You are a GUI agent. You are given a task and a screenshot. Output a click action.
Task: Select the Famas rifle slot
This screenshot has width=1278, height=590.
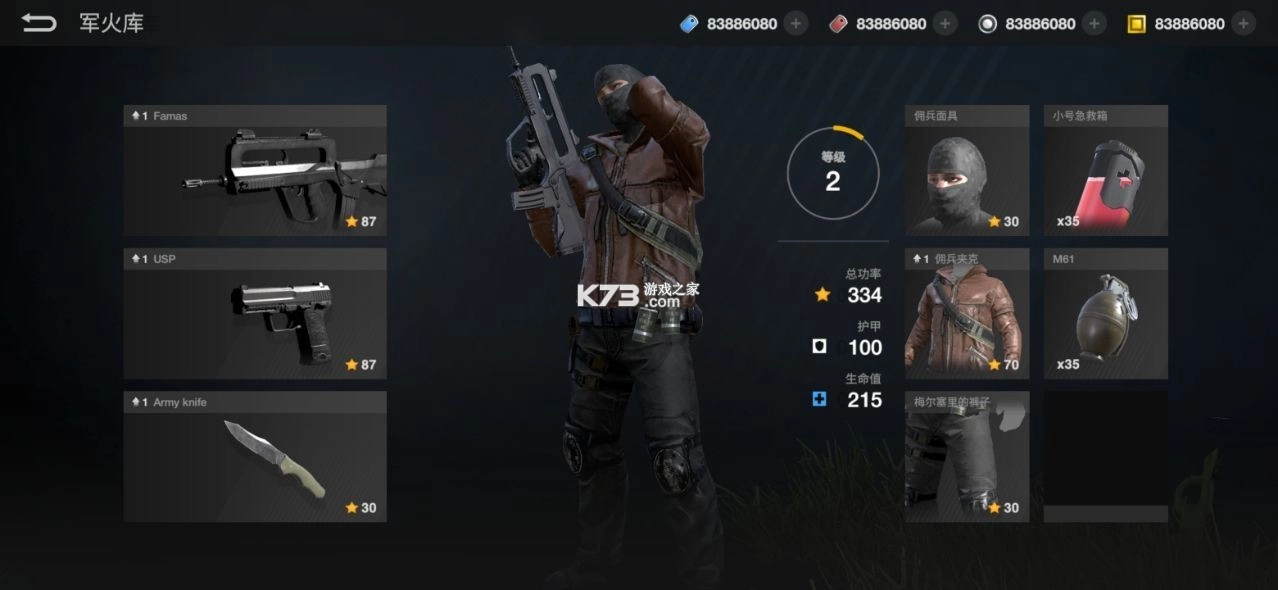[255, 171]
